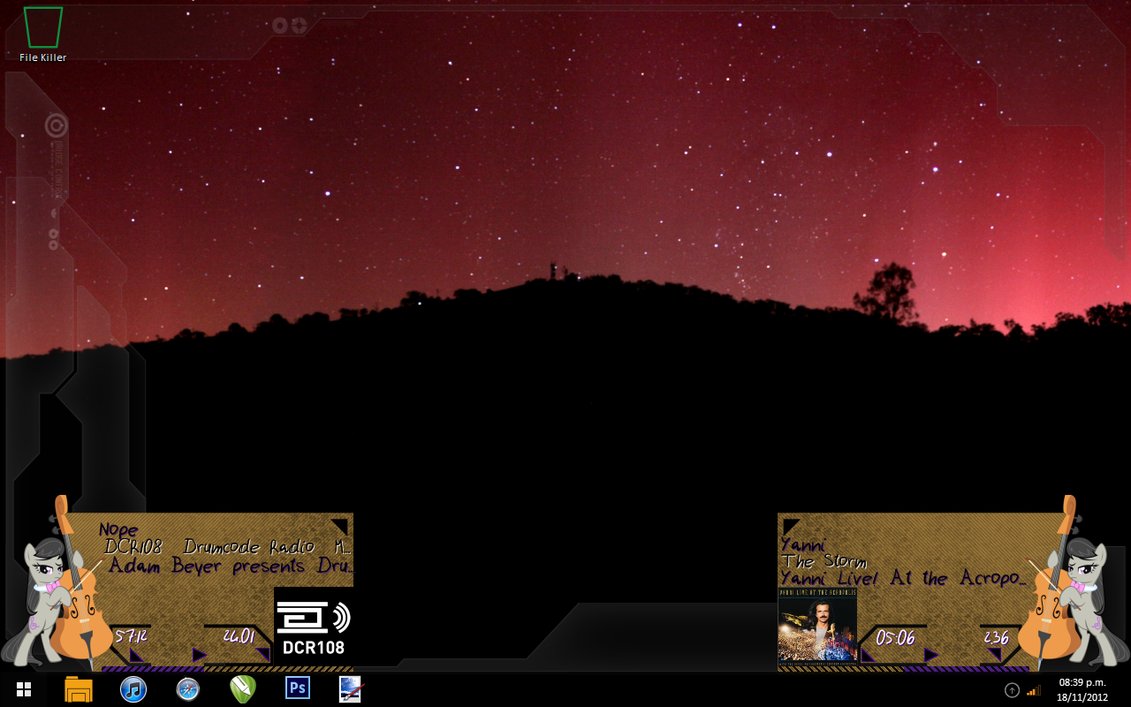
Task: Launch the Safari compass icon
Action: click(188, 689)
